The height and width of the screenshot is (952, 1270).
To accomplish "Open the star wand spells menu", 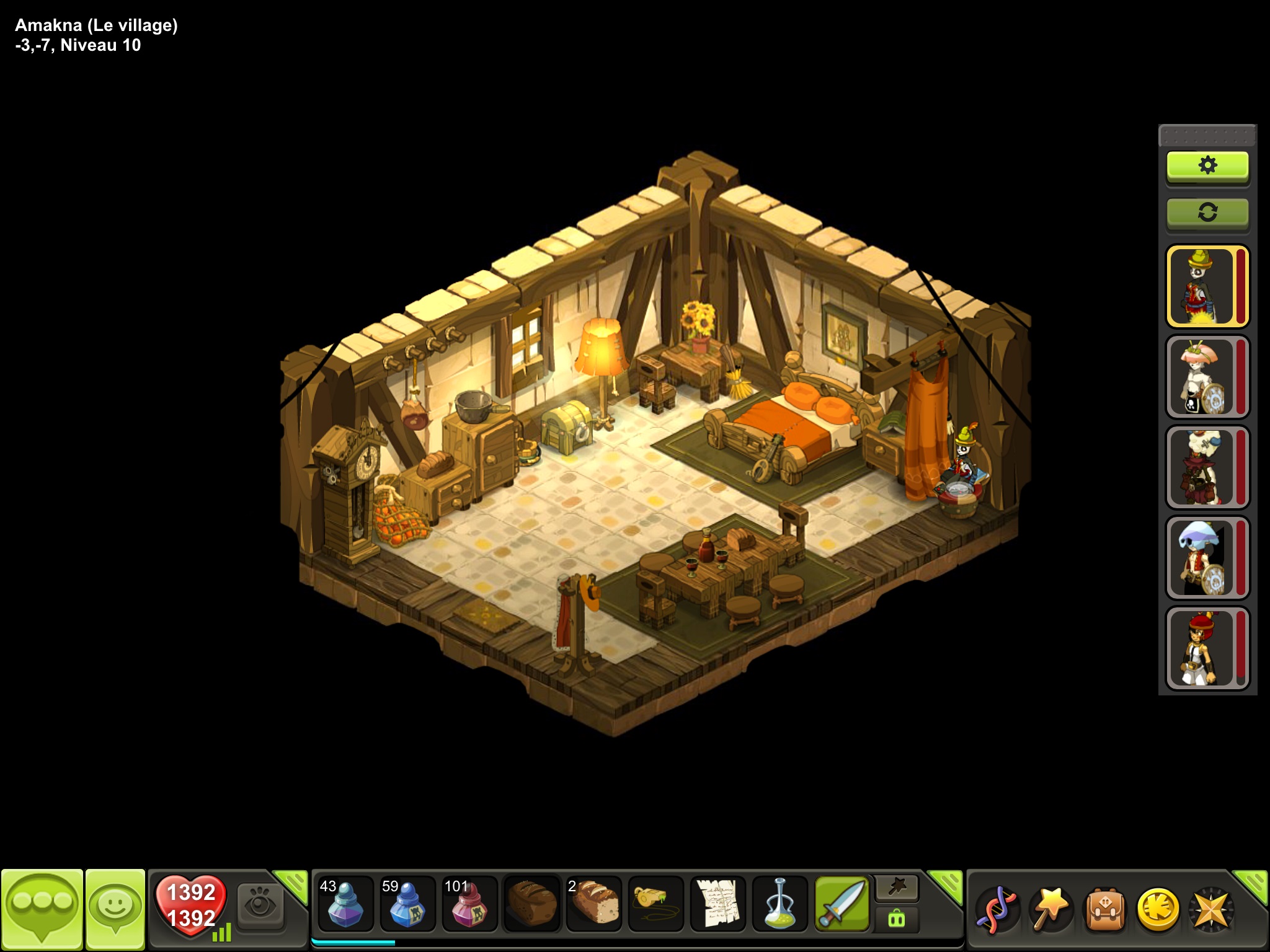I will point(1049,909).
